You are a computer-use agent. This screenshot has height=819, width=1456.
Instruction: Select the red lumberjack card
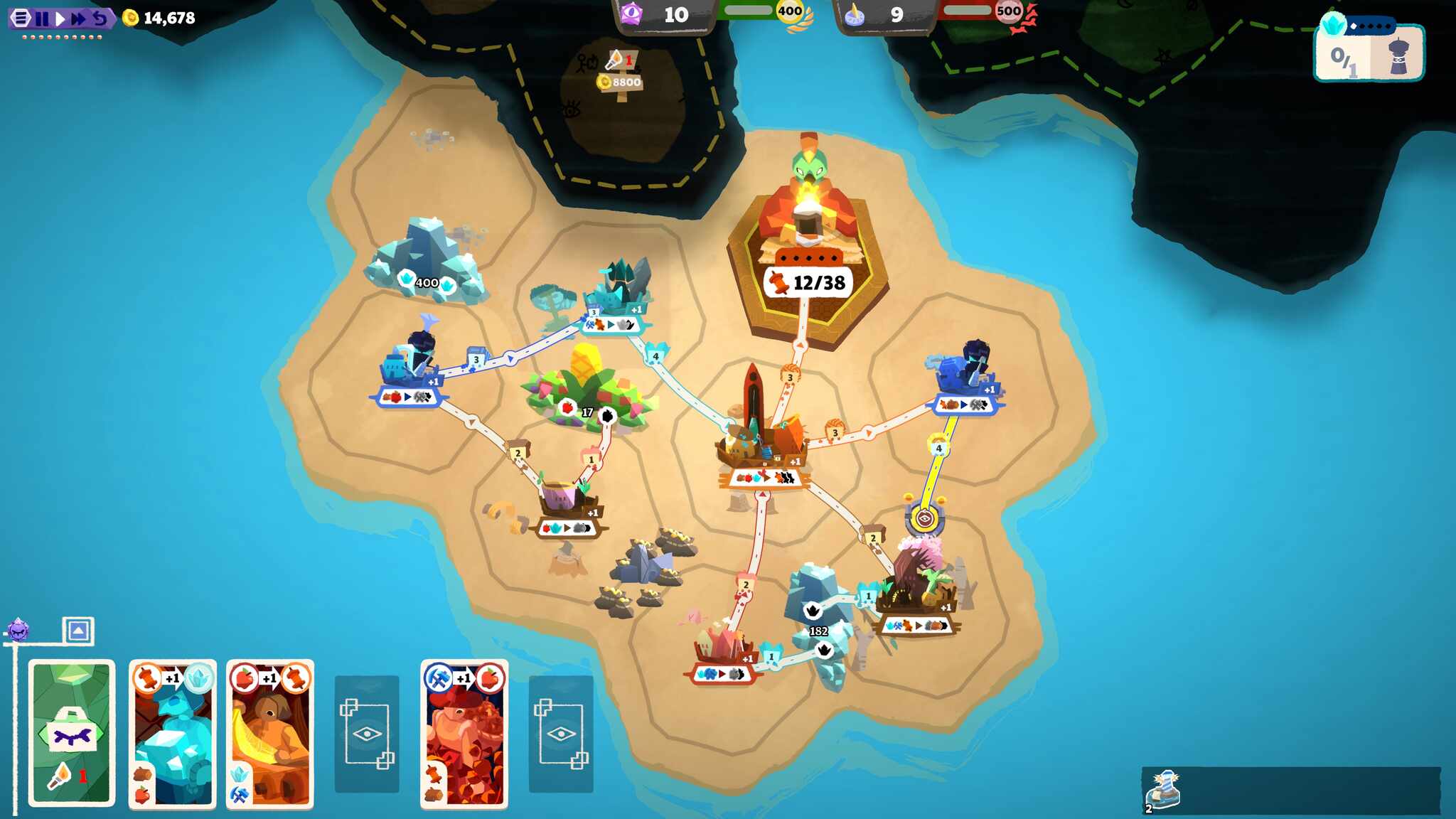[x=464, y=734]
